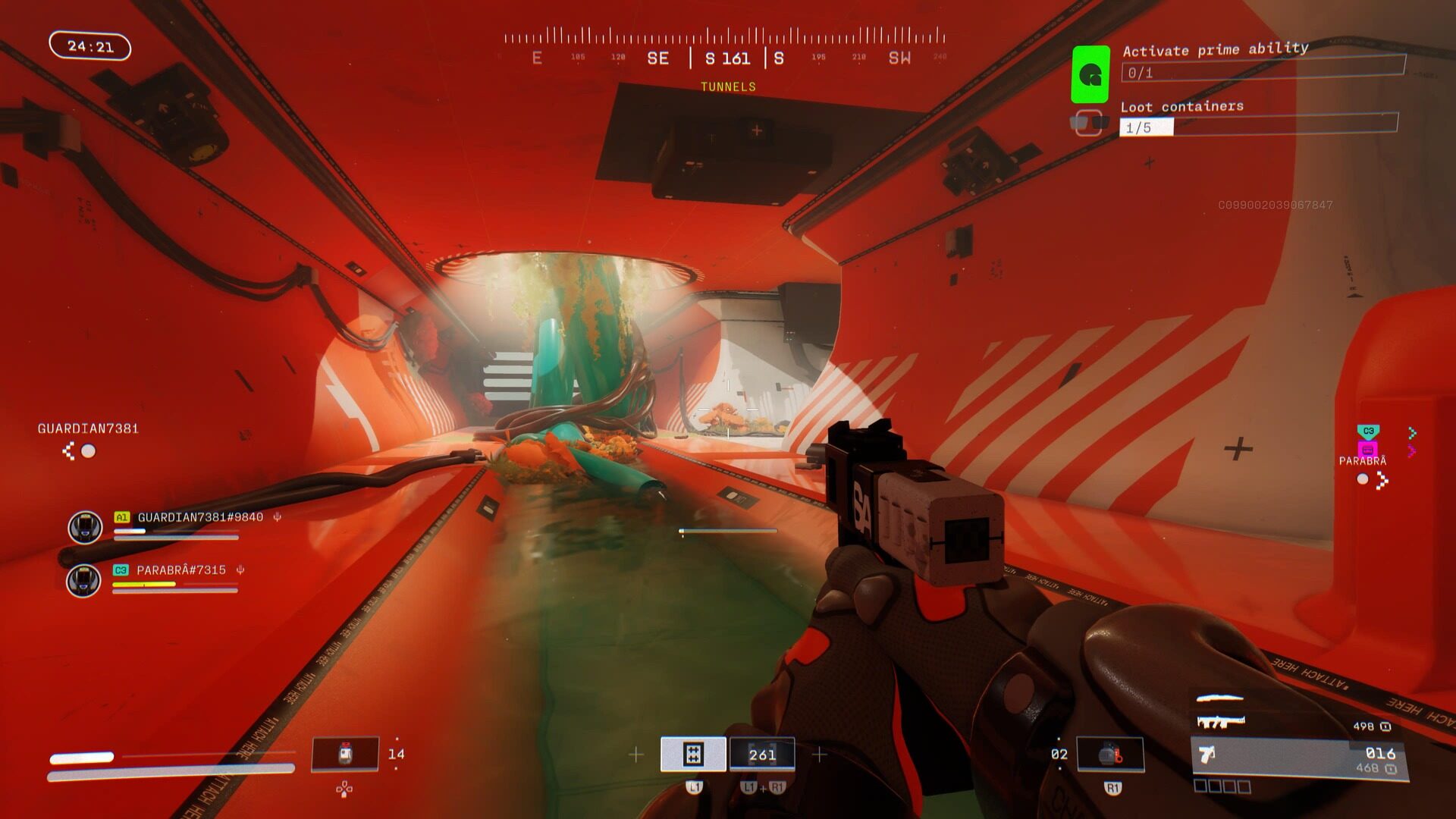The image size is (1456, 819).
Task: Select the ability slot showing 261
Action: (761, 754)
